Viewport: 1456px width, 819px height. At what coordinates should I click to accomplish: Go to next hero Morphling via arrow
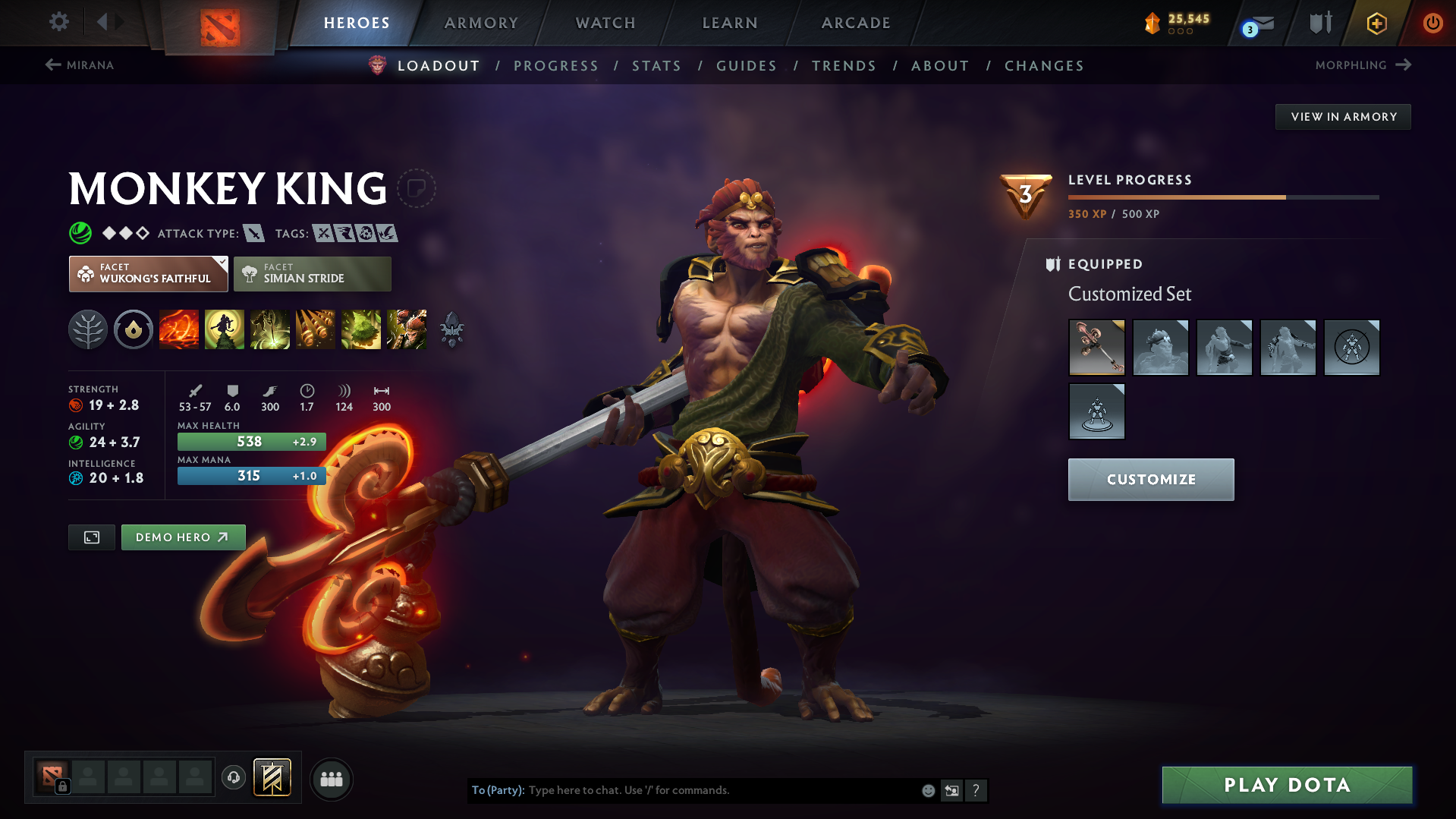click(1362, 65)
